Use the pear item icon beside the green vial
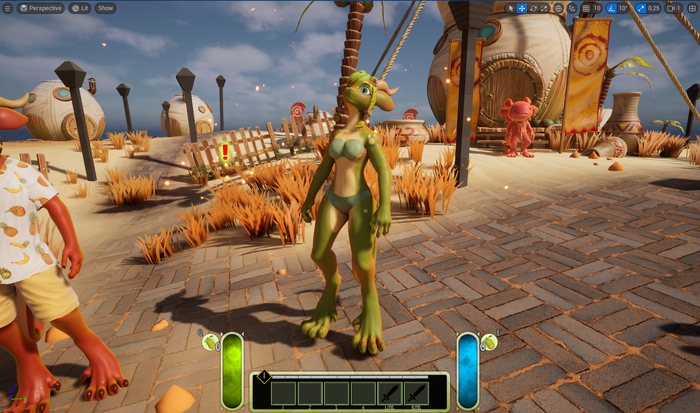Image resolution: width=700 pixels, height=413 pixels. (210, 342)
